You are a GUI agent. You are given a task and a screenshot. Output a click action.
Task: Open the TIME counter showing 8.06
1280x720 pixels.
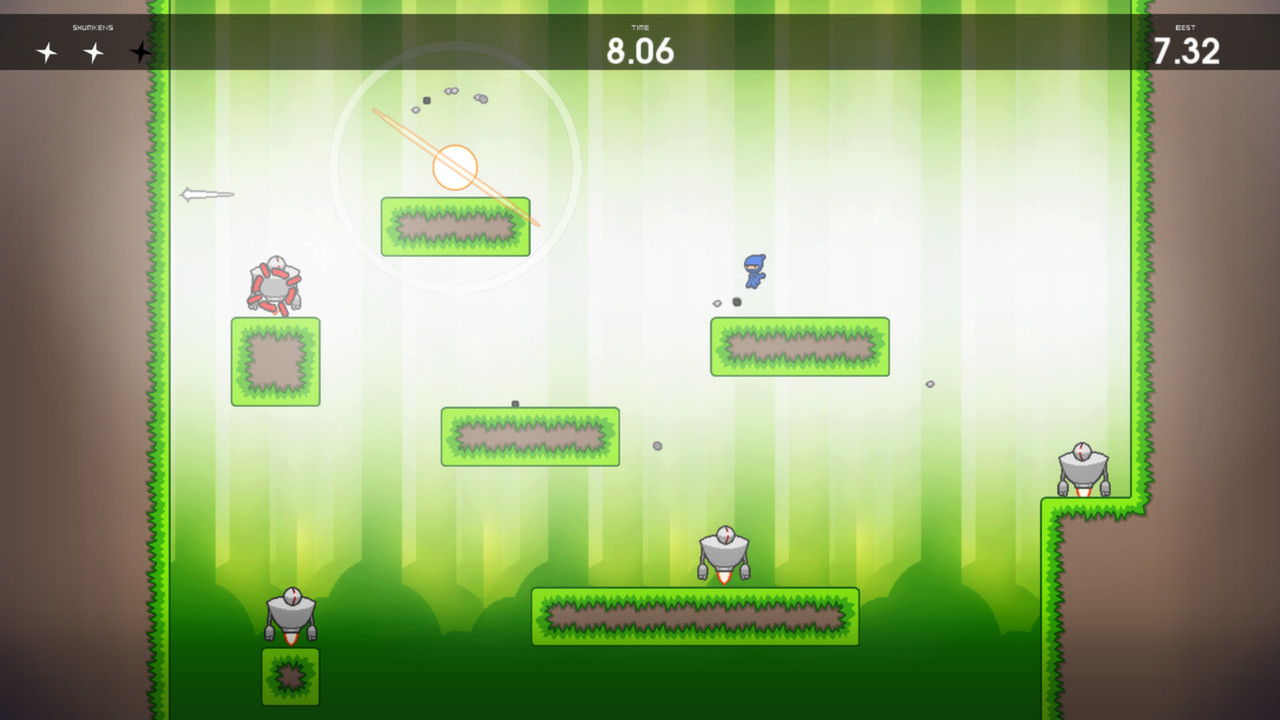(641, 49)
